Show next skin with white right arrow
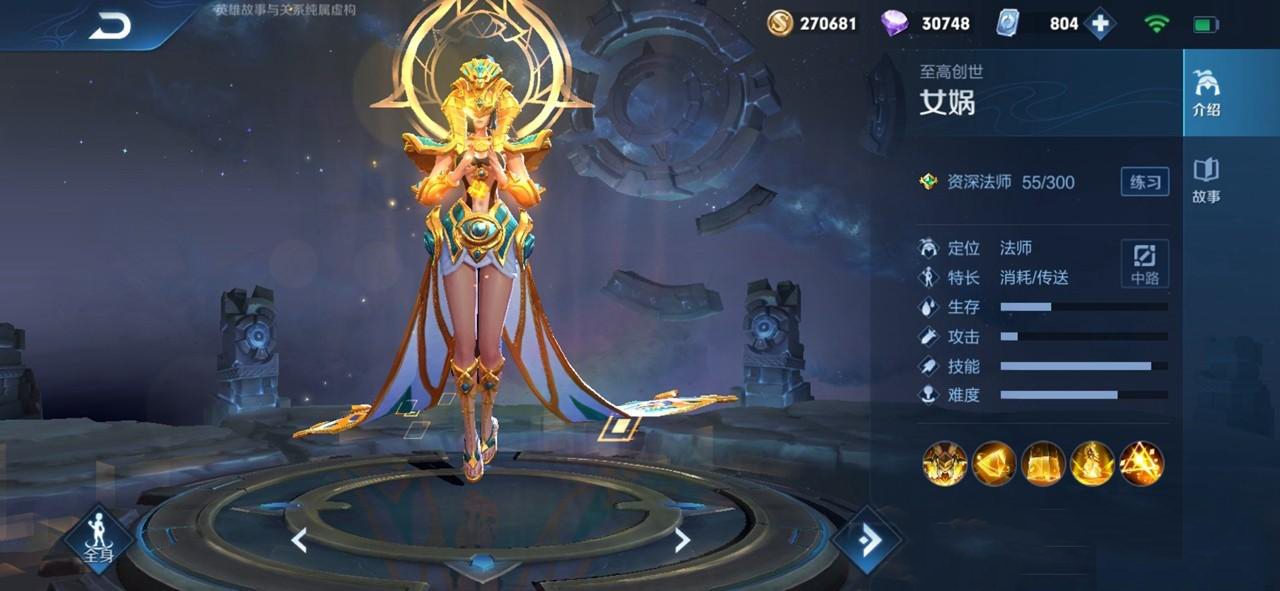Screen dimensions: 1280x591 [x=682, y=541]
